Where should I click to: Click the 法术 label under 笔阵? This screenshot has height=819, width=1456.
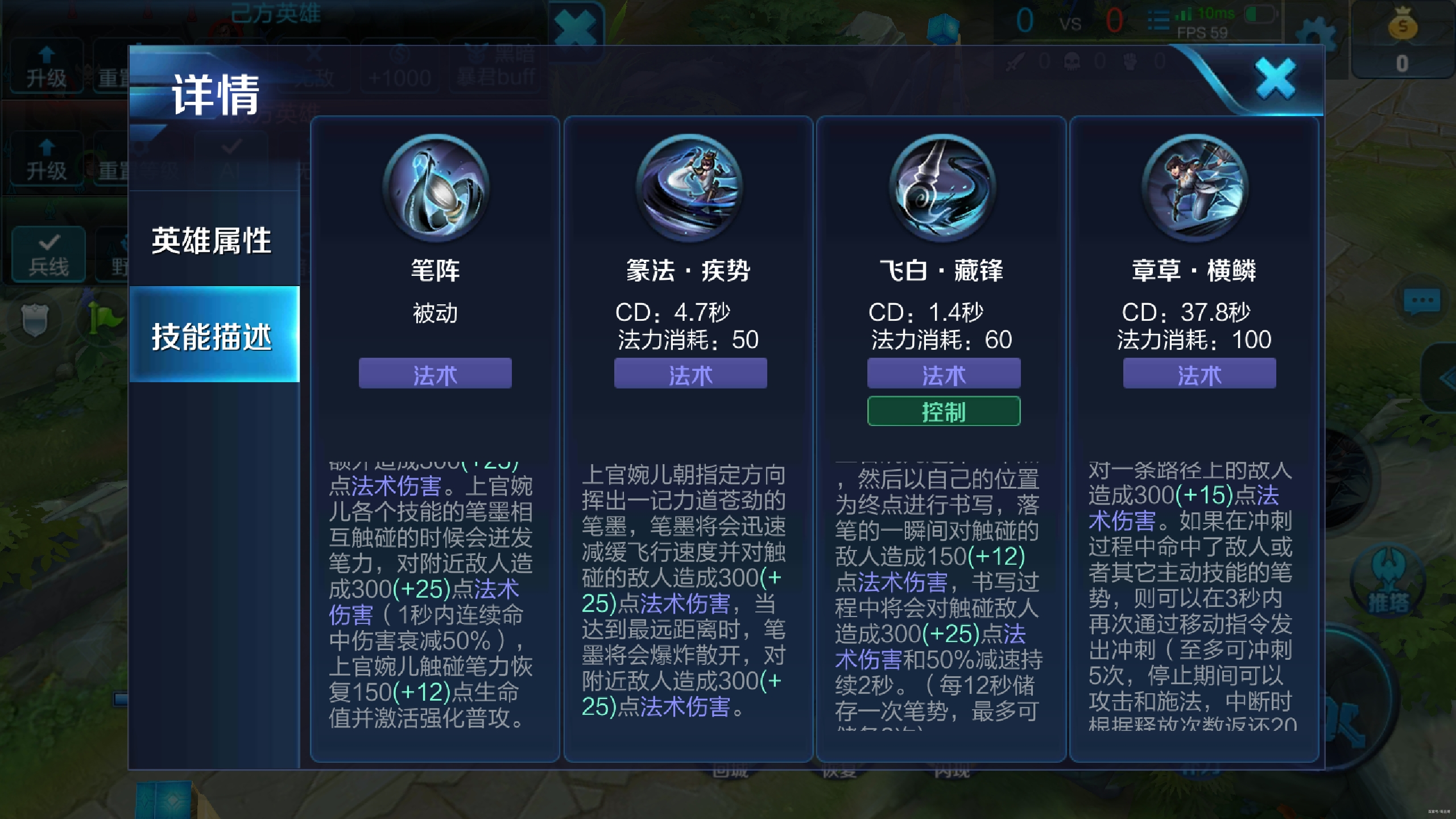tap(435, 374)
